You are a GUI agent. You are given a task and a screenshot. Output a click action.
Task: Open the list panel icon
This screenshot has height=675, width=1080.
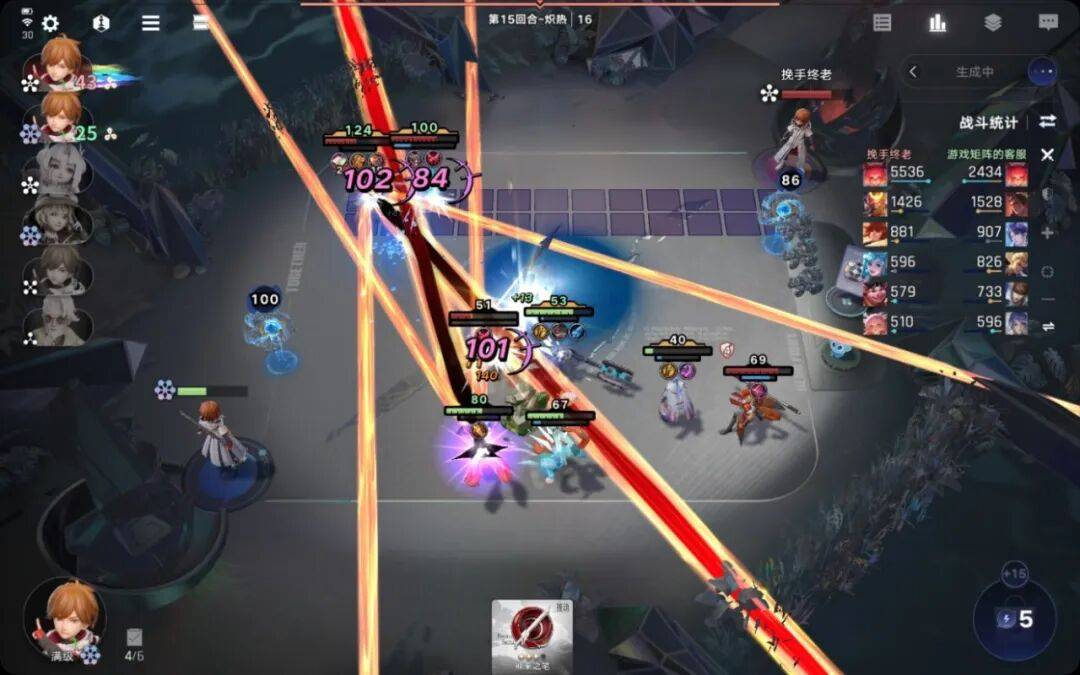pos(882,23)
